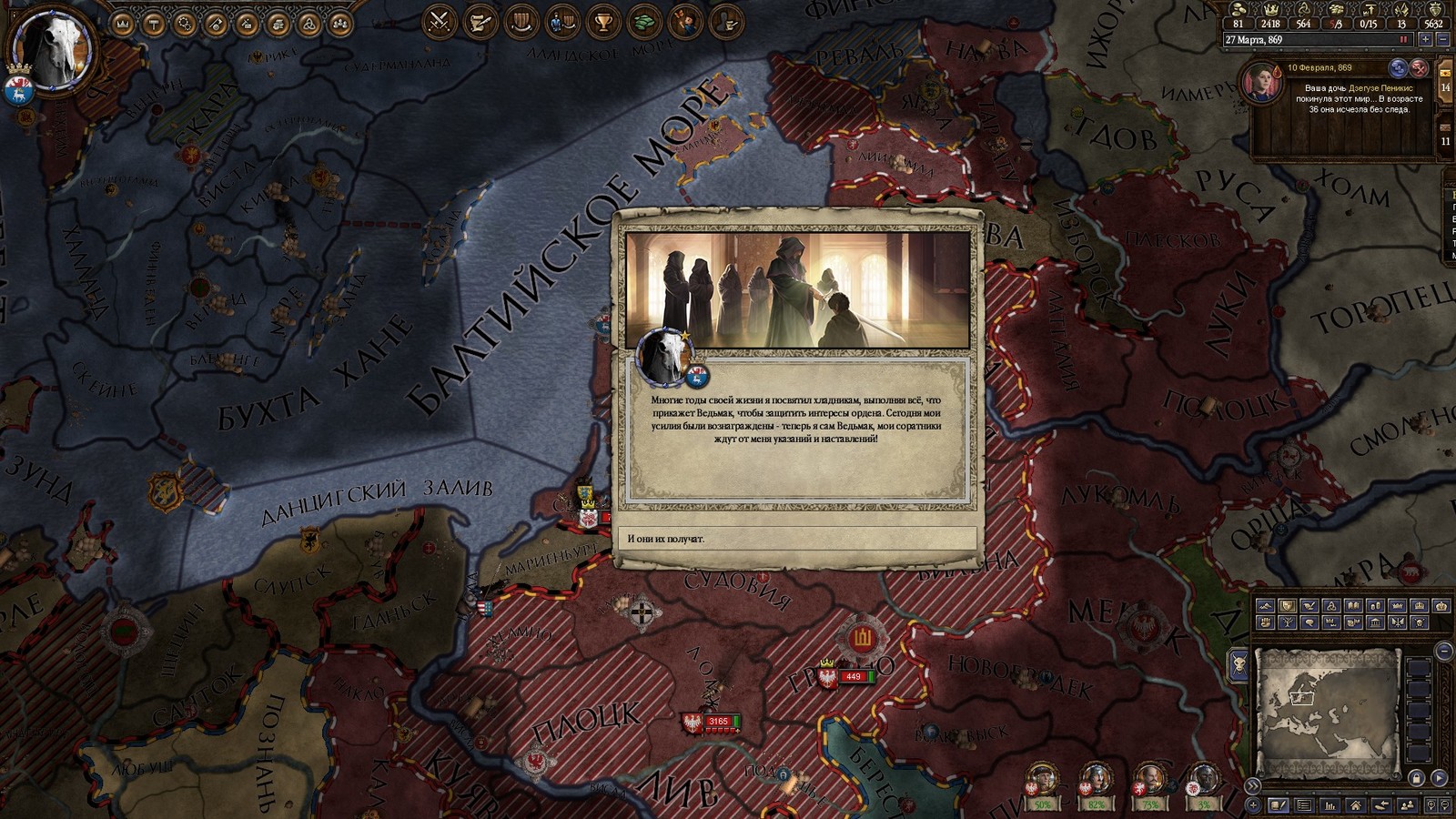Decrease game speed with the minus button
Screen dimensions: 1456x819
(1443, 40)
